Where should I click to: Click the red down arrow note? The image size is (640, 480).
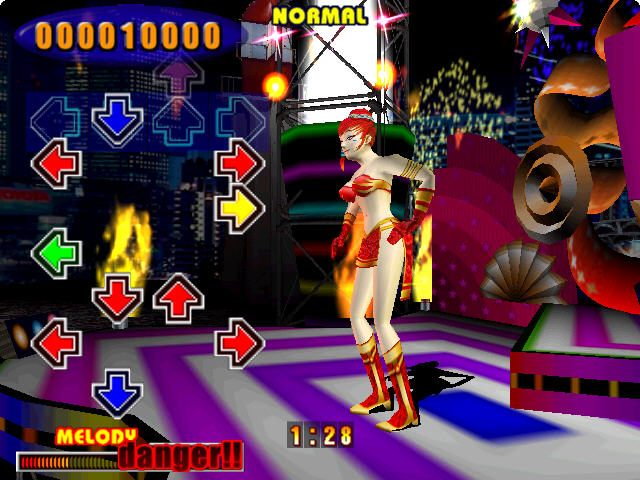[118, 297]
